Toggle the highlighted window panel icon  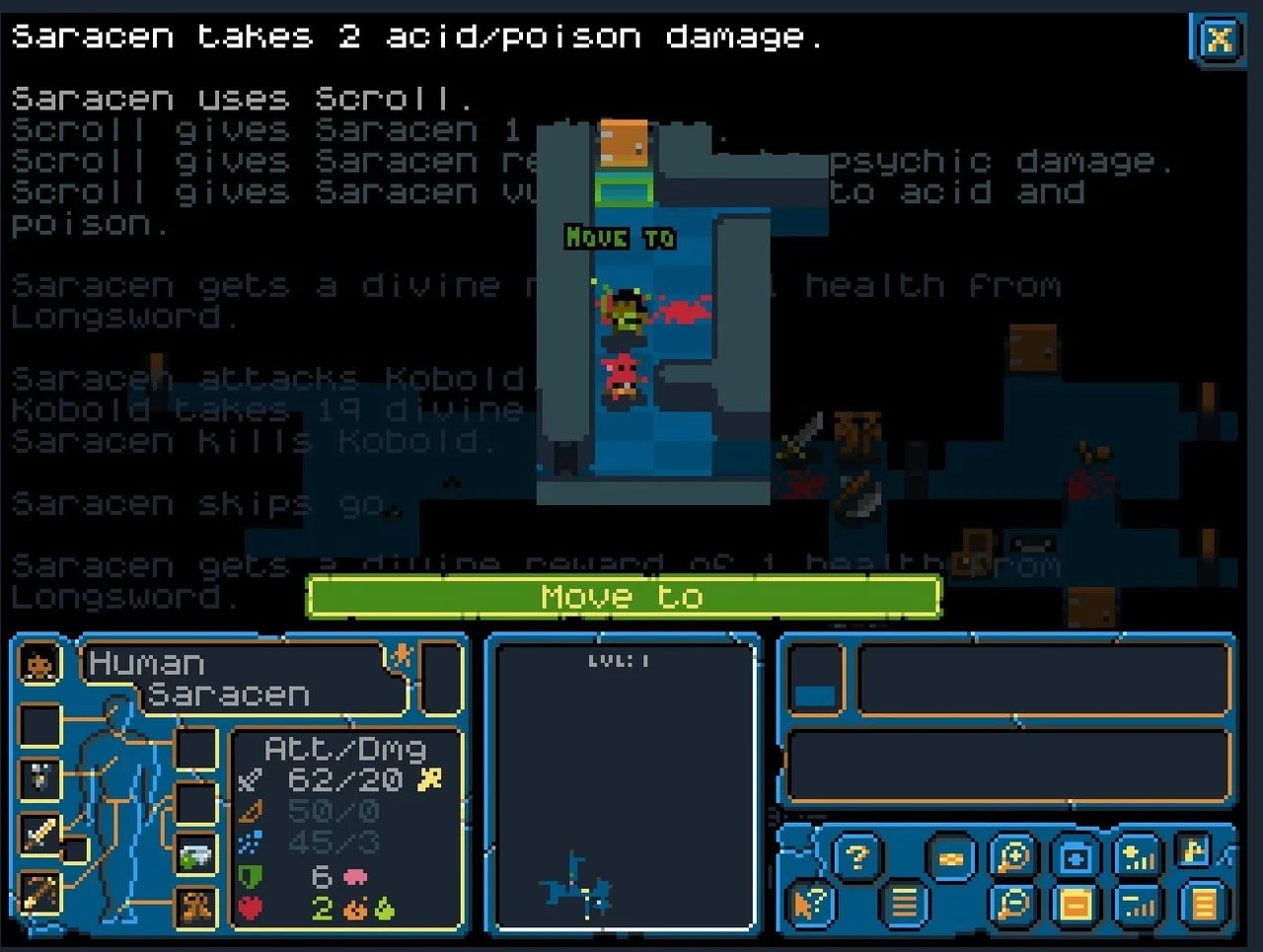click(1077, 903)
